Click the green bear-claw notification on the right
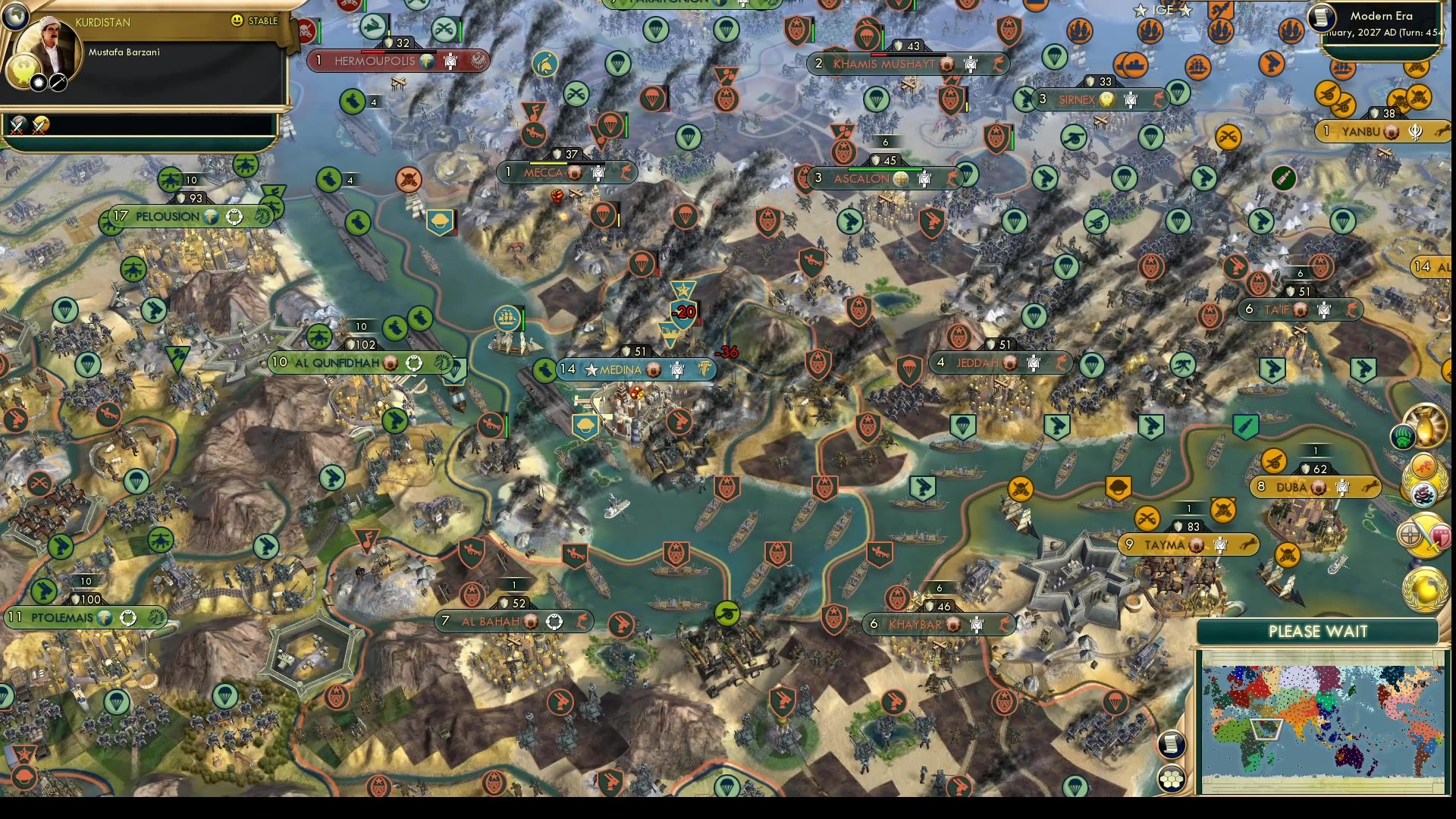Screen dimensions: 1456x819 point(1403,437)
